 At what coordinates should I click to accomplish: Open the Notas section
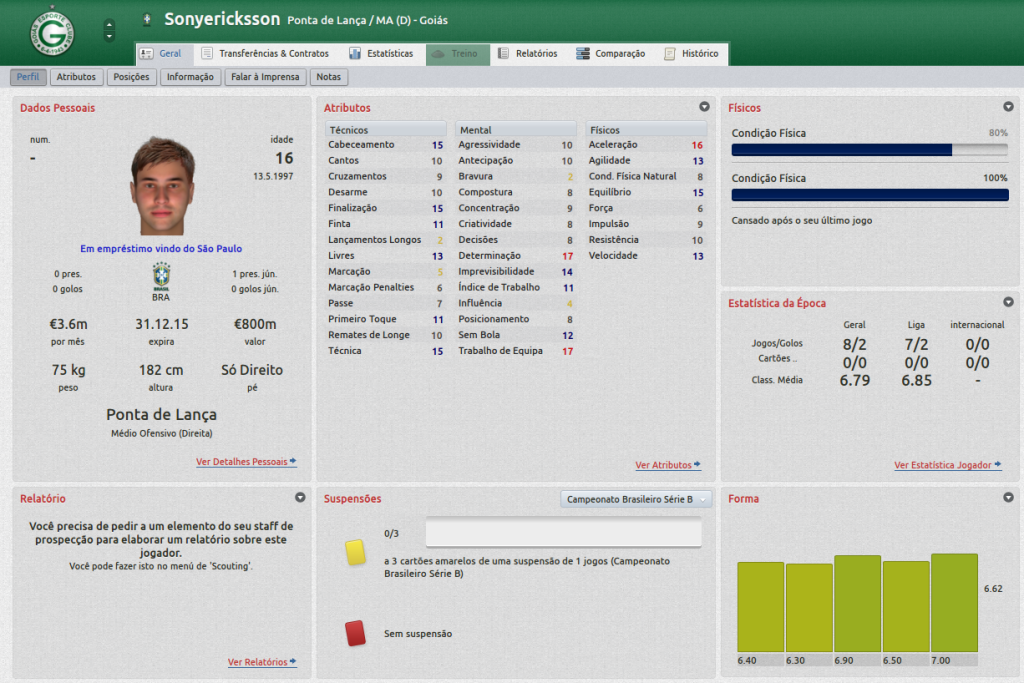click(328, 77)
